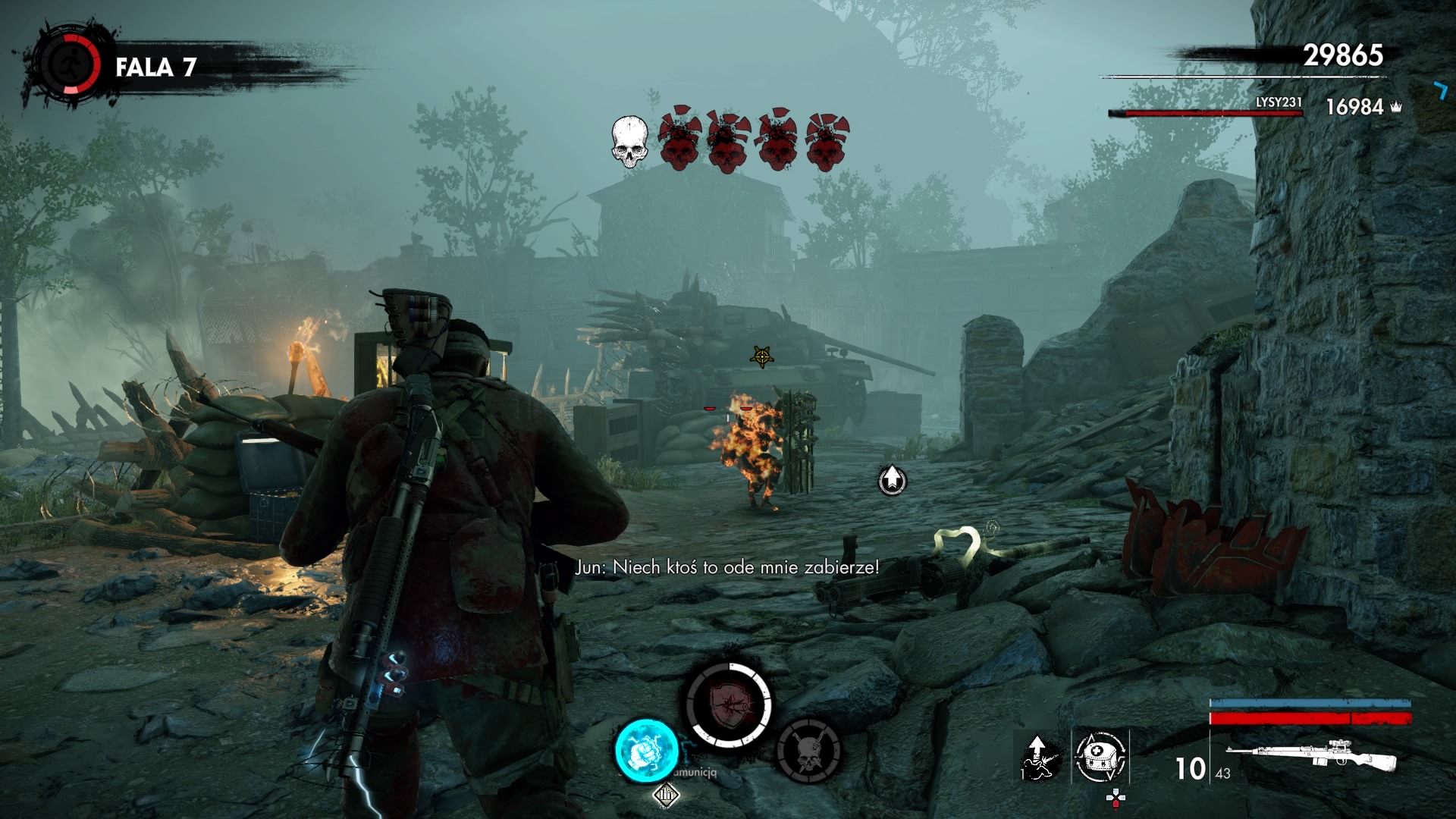Click the FALA 7 wave indicator emblem
1456x819 pixels.
pos(70,66)
